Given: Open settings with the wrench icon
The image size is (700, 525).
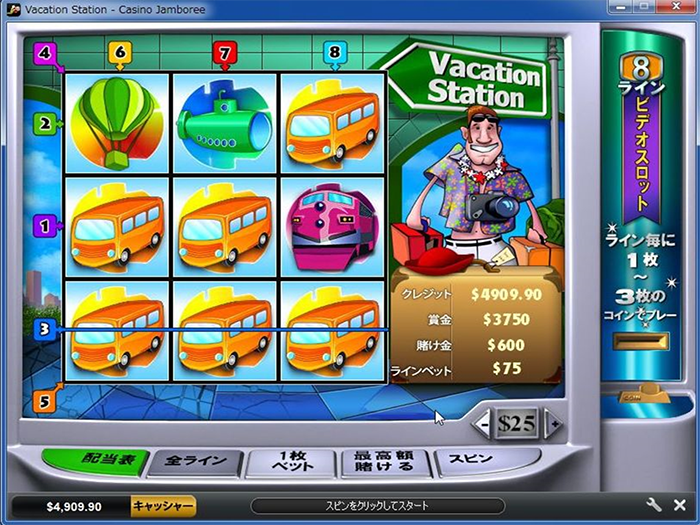Looking at the screenshot, I should (x=654, y=506).
